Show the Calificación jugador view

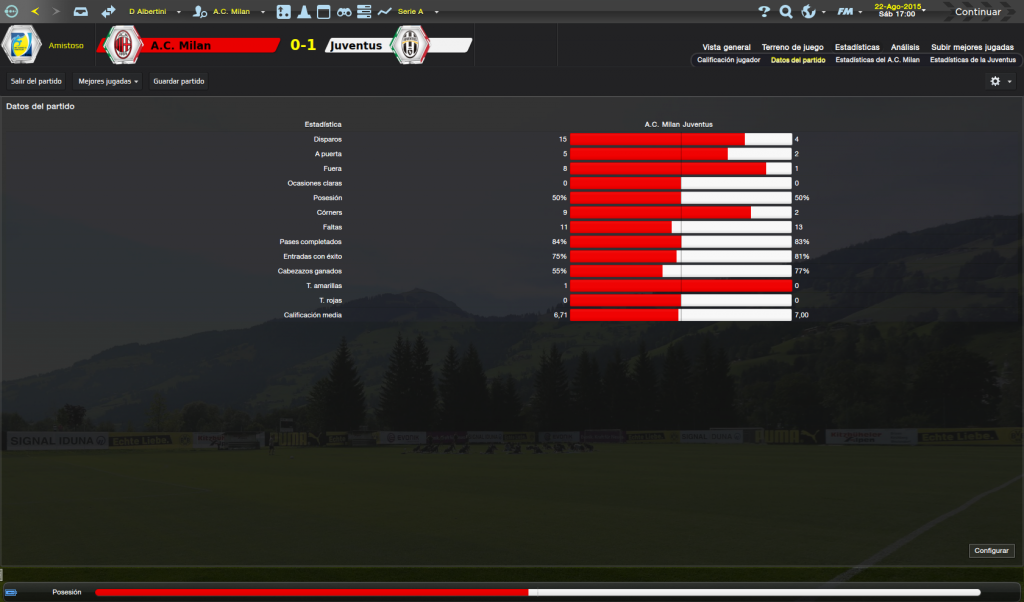728,60
